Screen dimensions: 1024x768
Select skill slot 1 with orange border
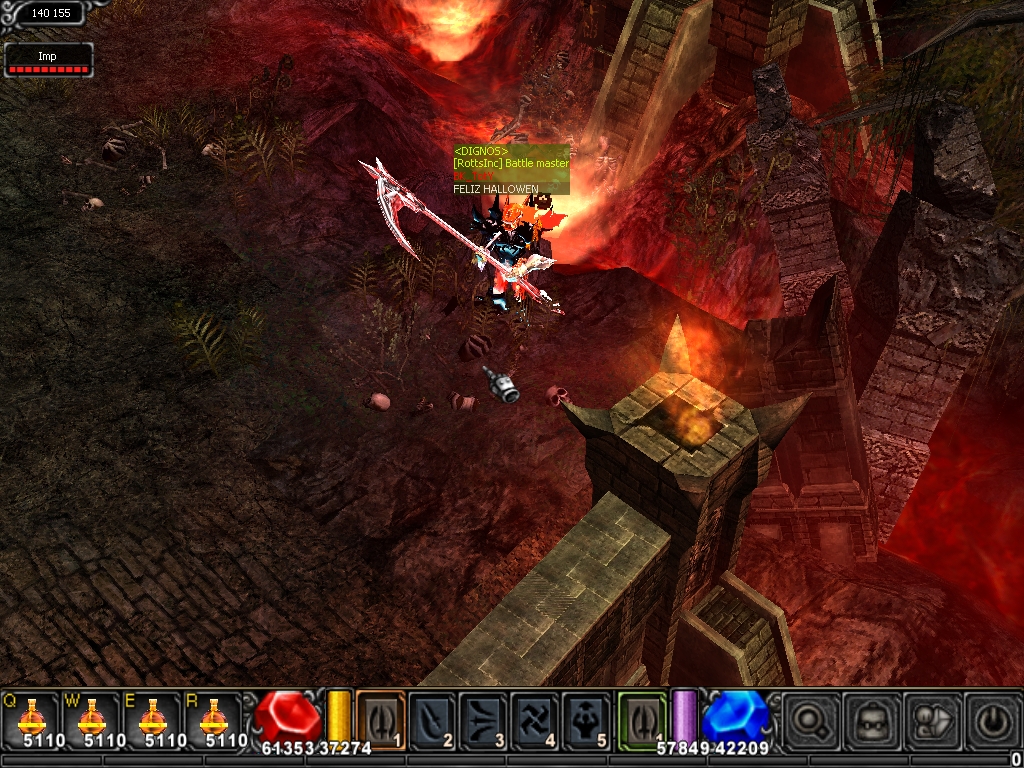pos(380,719)
